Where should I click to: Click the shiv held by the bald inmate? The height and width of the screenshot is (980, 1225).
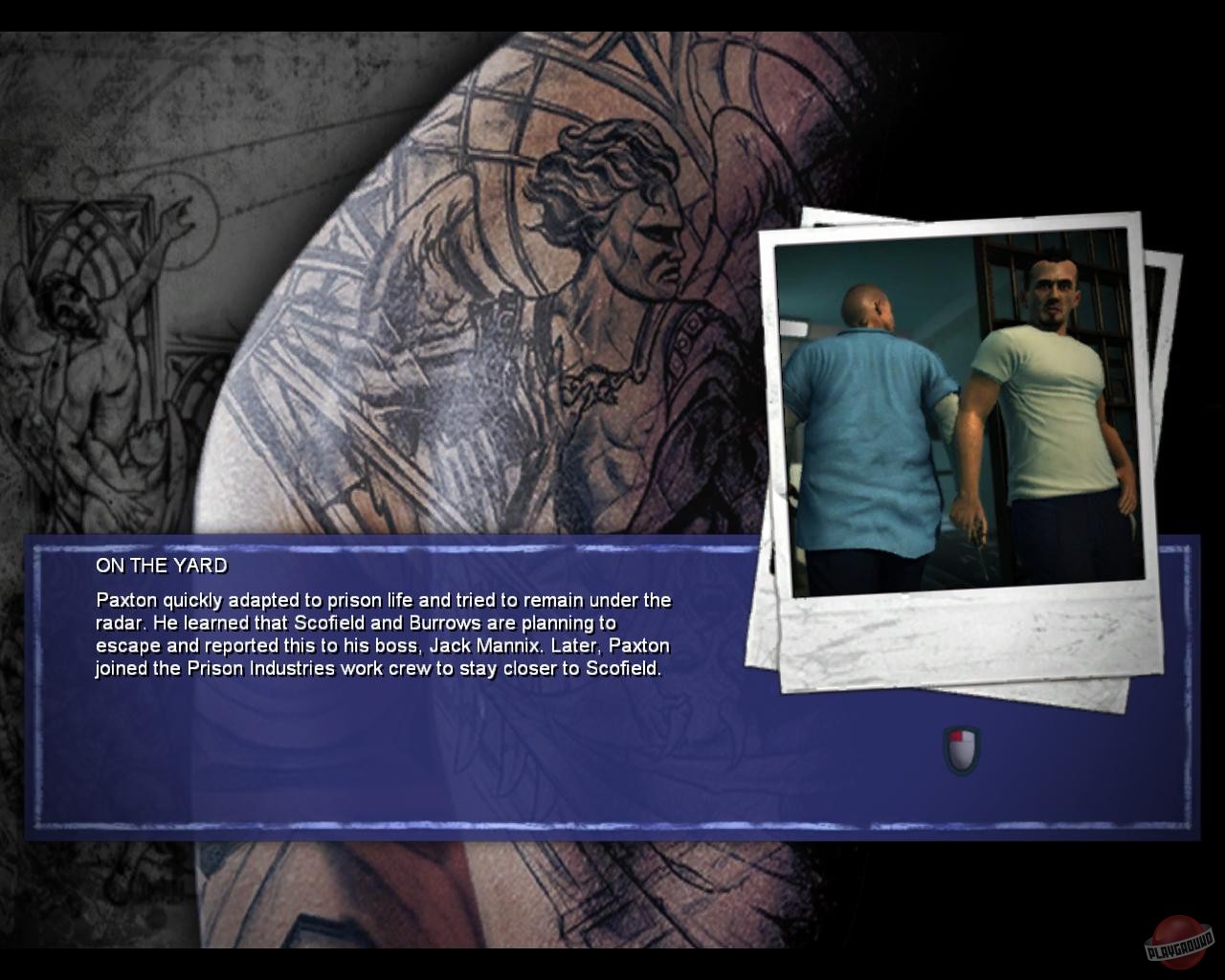(x=979, y=546)
